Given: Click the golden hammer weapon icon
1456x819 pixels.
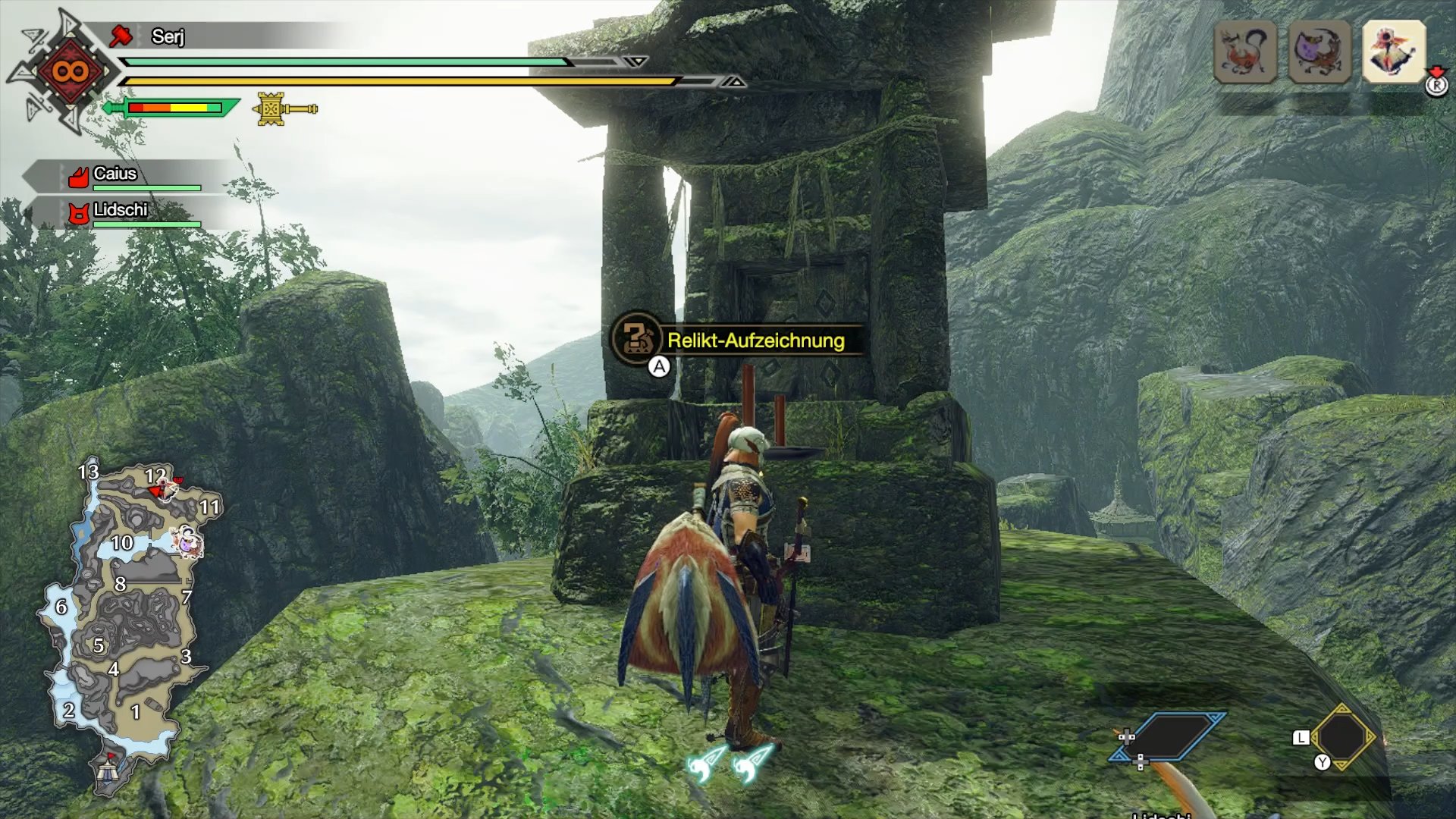Looking at the screenshot, I should [284, 109].
